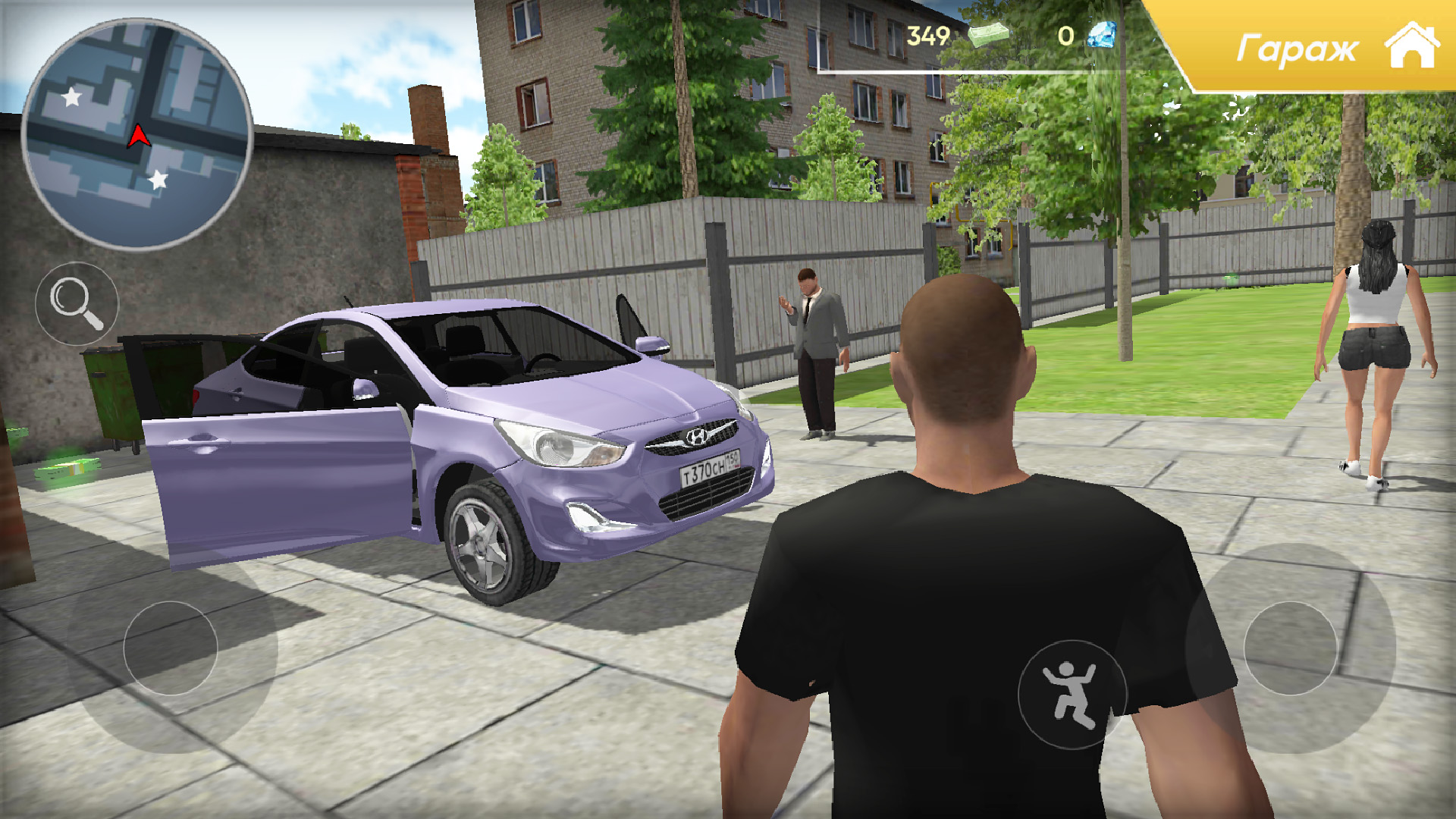Tap the lower star waypoint on the minimap
Viewport: 1456px width, 819px height.
(x=157, y=180)
